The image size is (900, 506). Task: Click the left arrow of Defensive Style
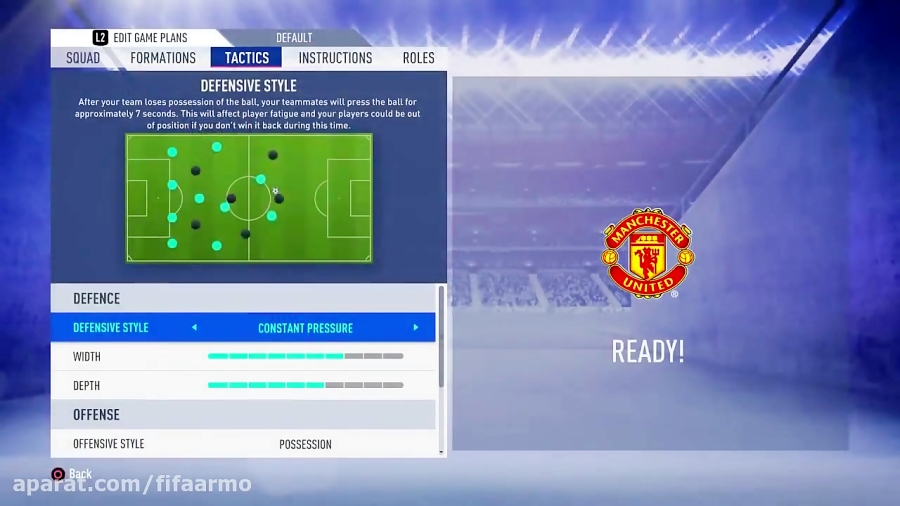pos(194,328)
